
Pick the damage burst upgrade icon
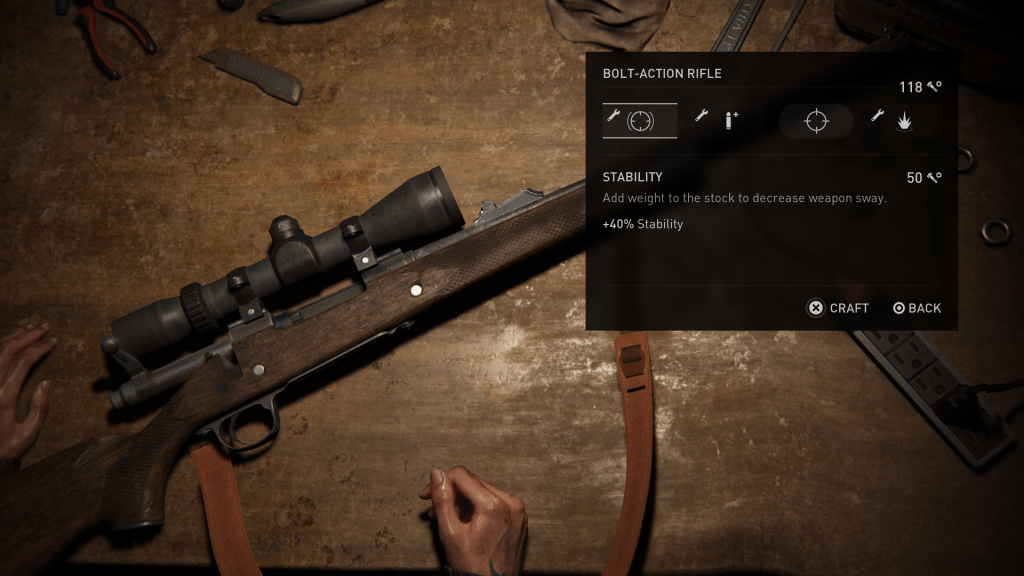pos(891,120)
